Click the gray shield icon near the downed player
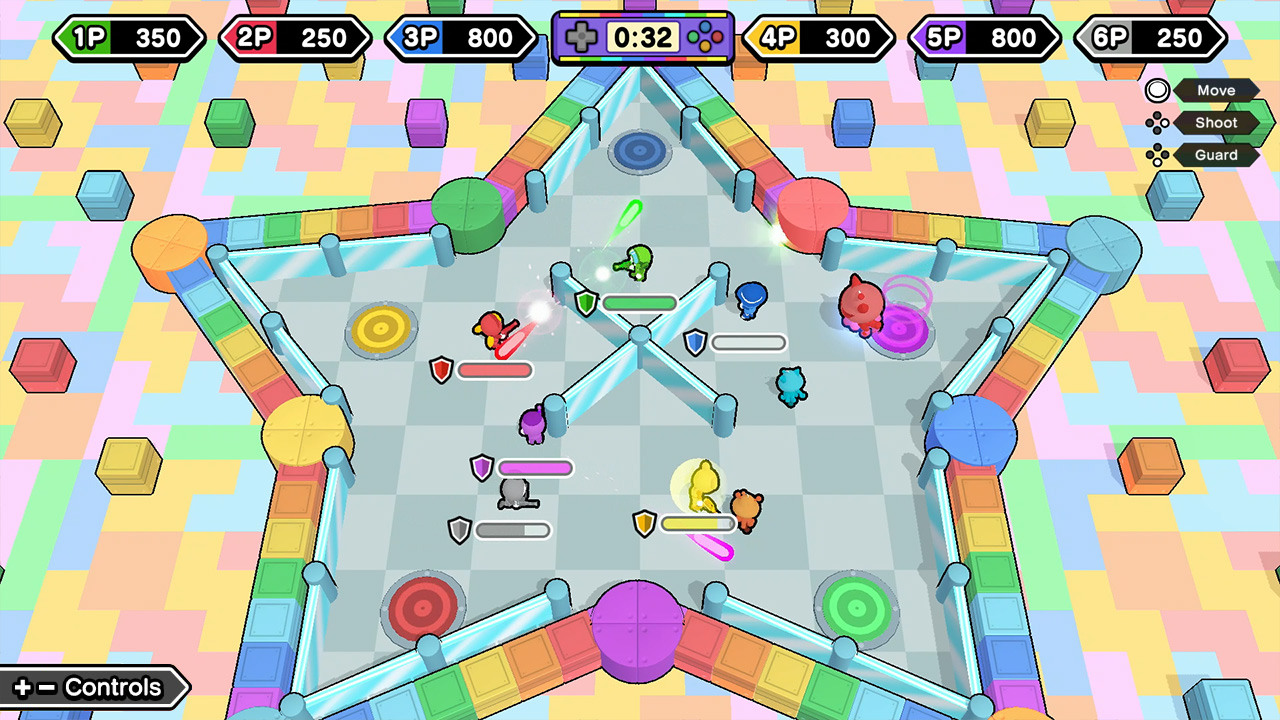Image resolution: width=1280 pixels, height=720 pixels. click(x=460, y=530)
